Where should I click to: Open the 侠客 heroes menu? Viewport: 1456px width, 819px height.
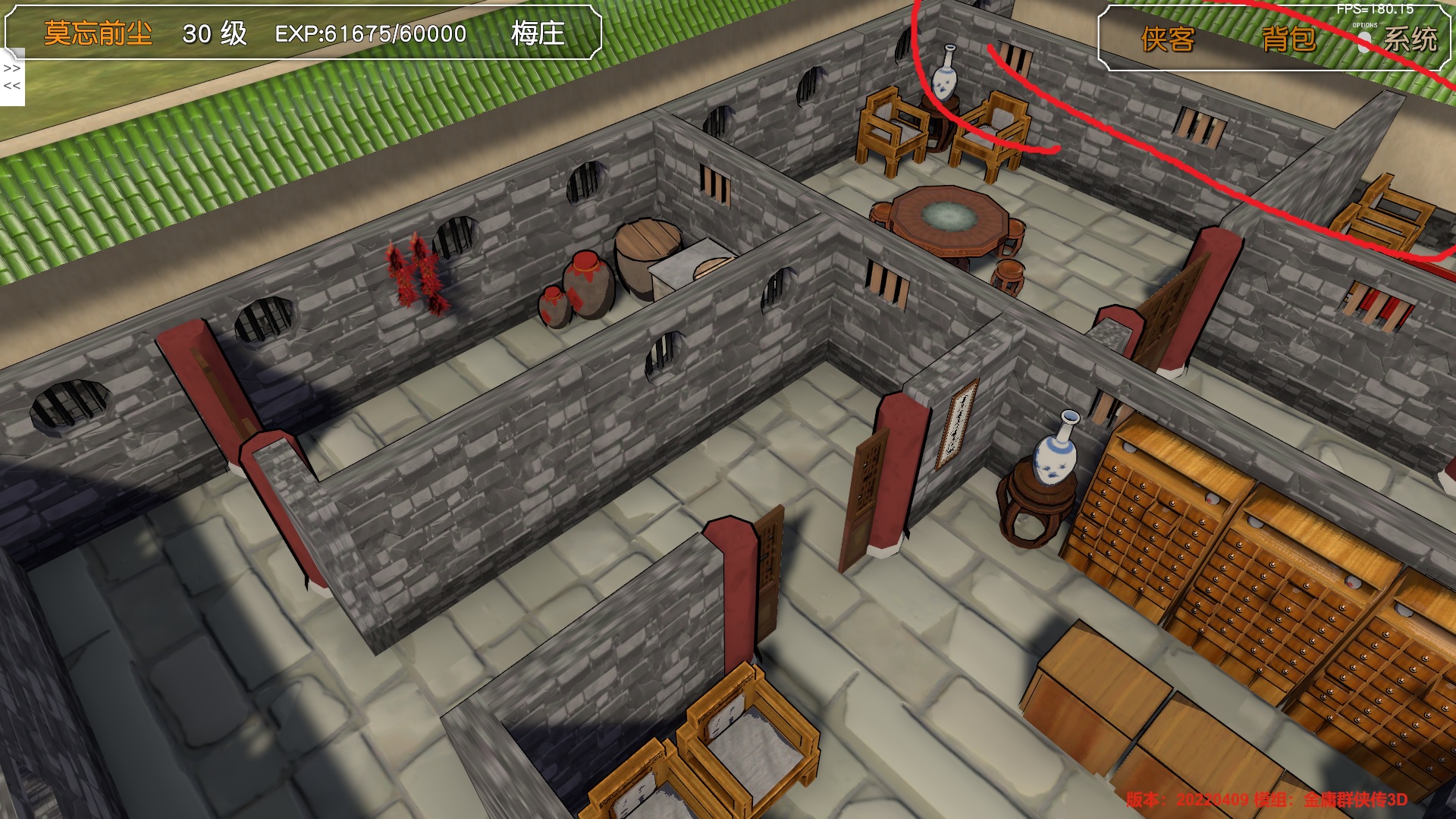(1167, 39)
